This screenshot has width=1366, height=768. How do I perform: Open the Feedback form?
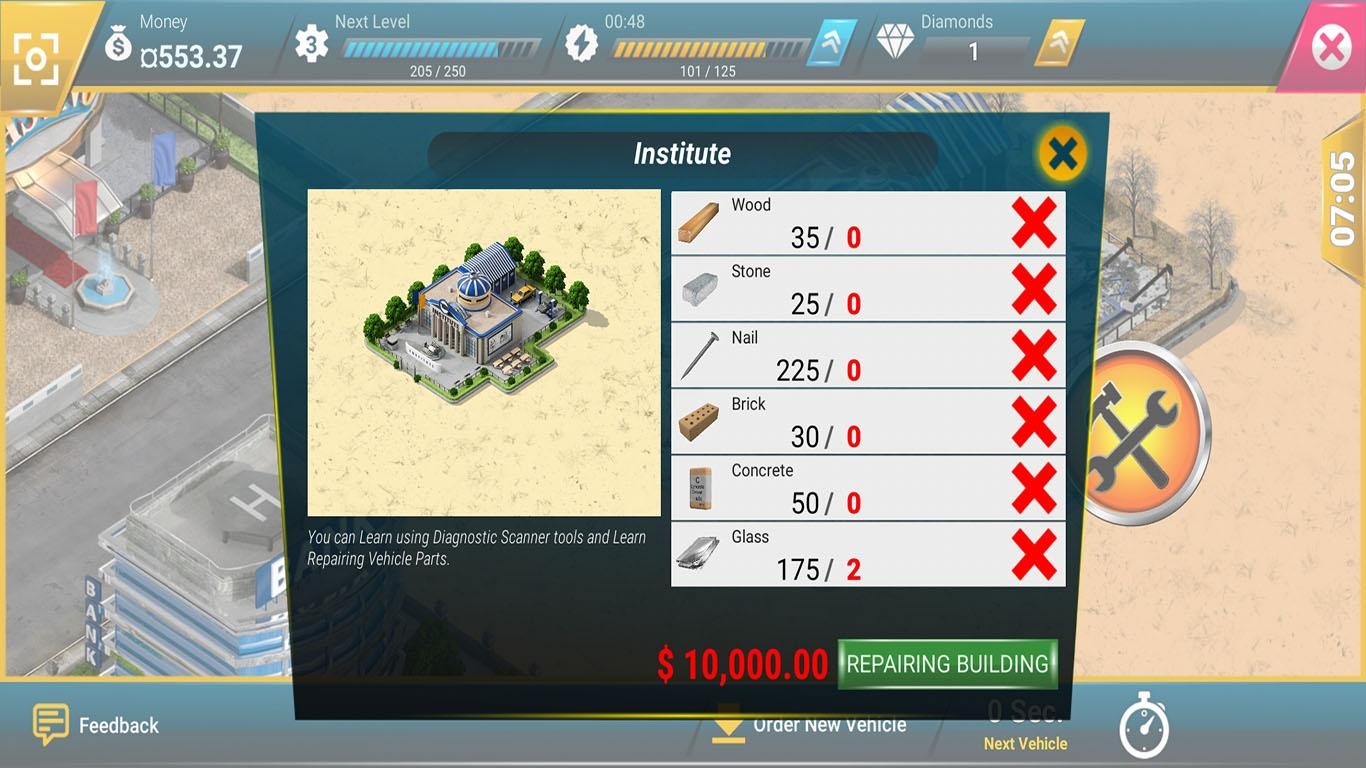(x=97, y=725)
